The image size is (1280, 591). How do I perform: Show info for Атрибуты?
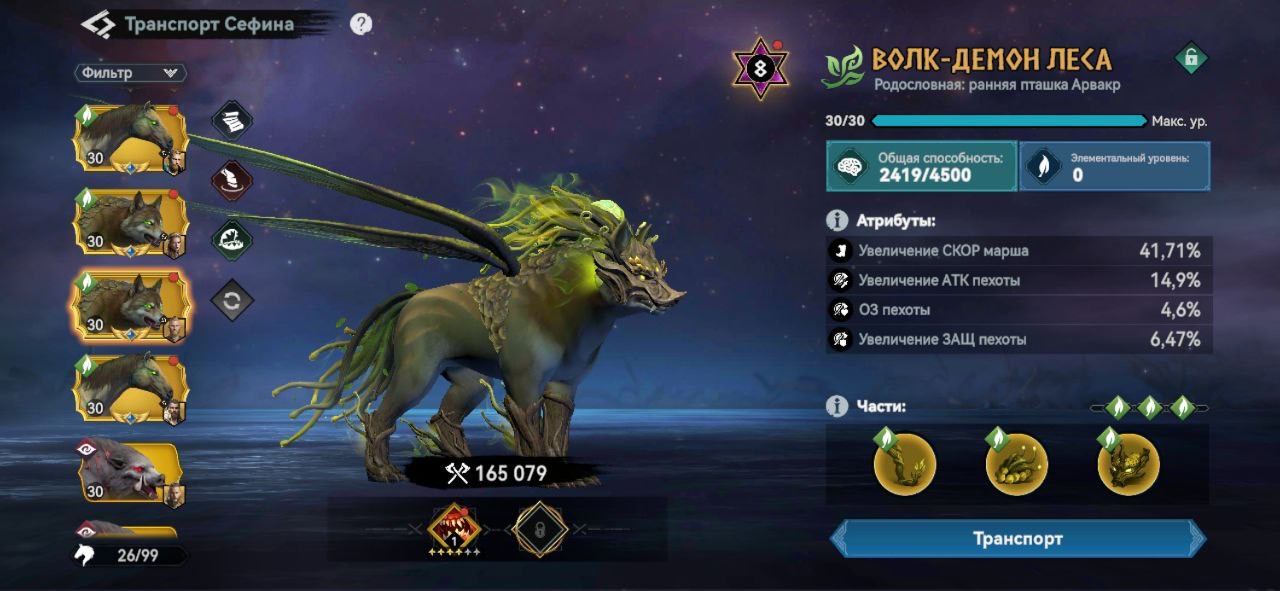point(837,220)
